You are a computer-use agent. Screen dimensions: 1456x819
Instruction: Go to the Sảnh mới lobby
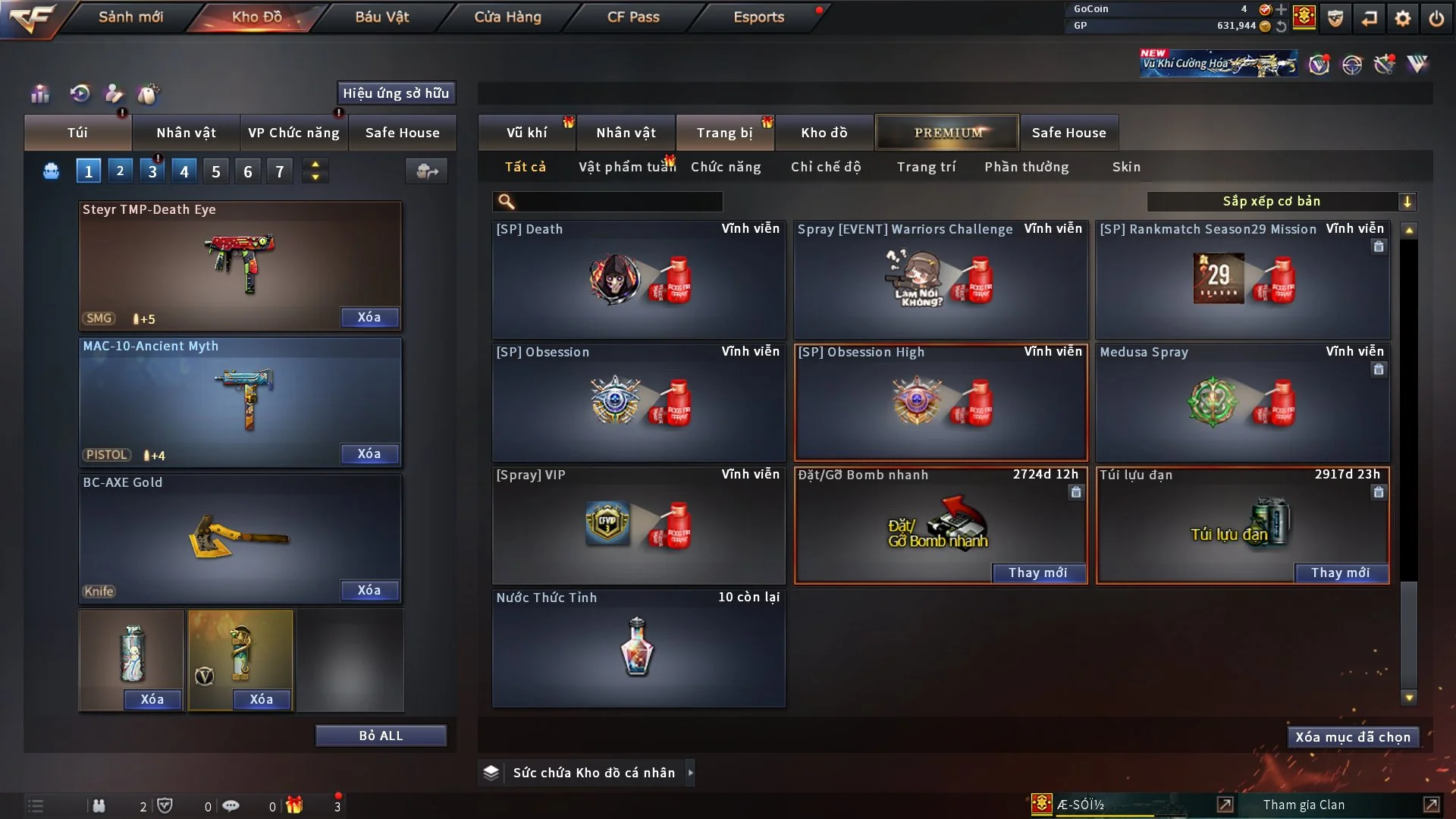130,17
